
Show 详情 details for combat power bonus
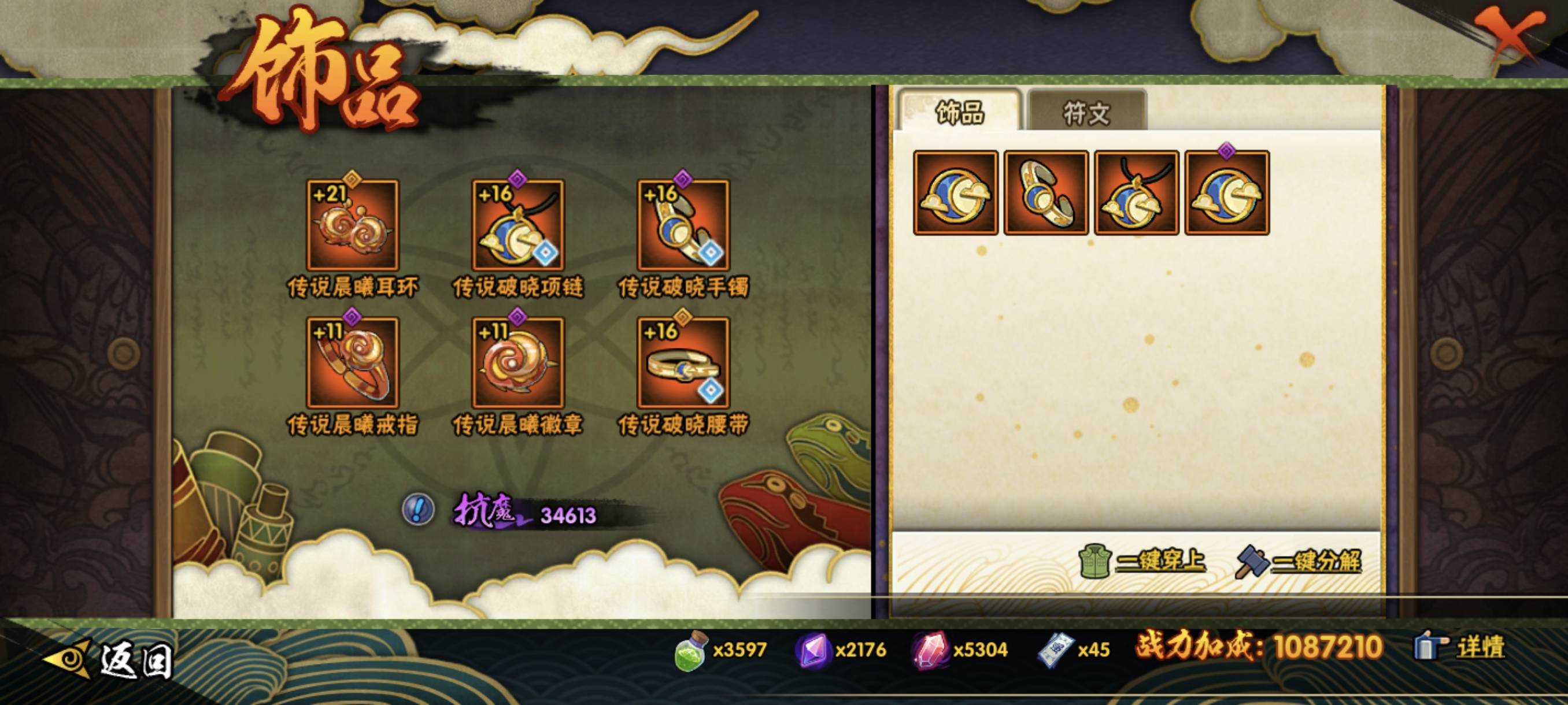(1460, 646)
